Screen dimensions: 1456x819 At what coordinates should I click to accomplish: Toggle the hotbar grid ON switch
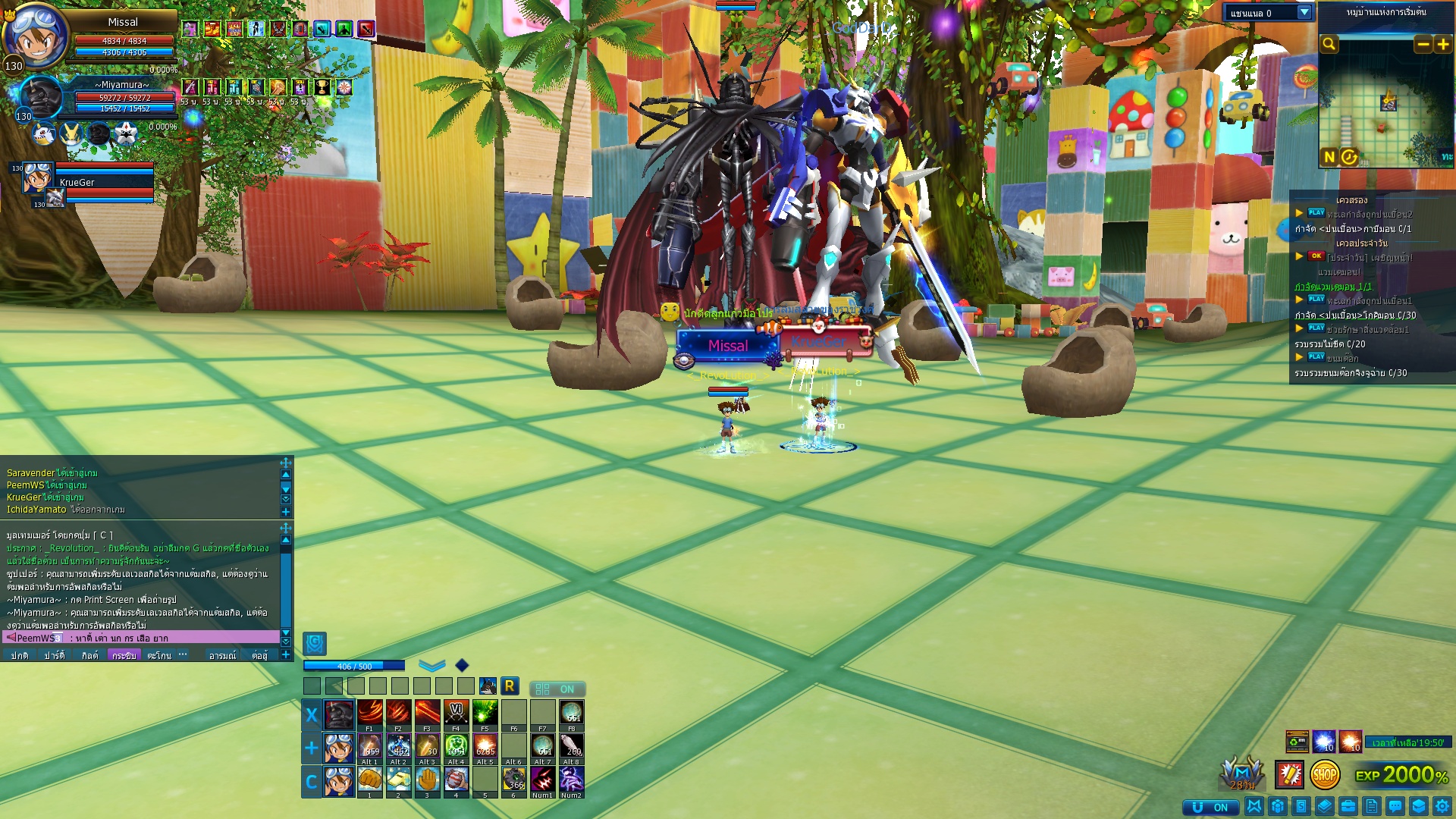[557, 689]
